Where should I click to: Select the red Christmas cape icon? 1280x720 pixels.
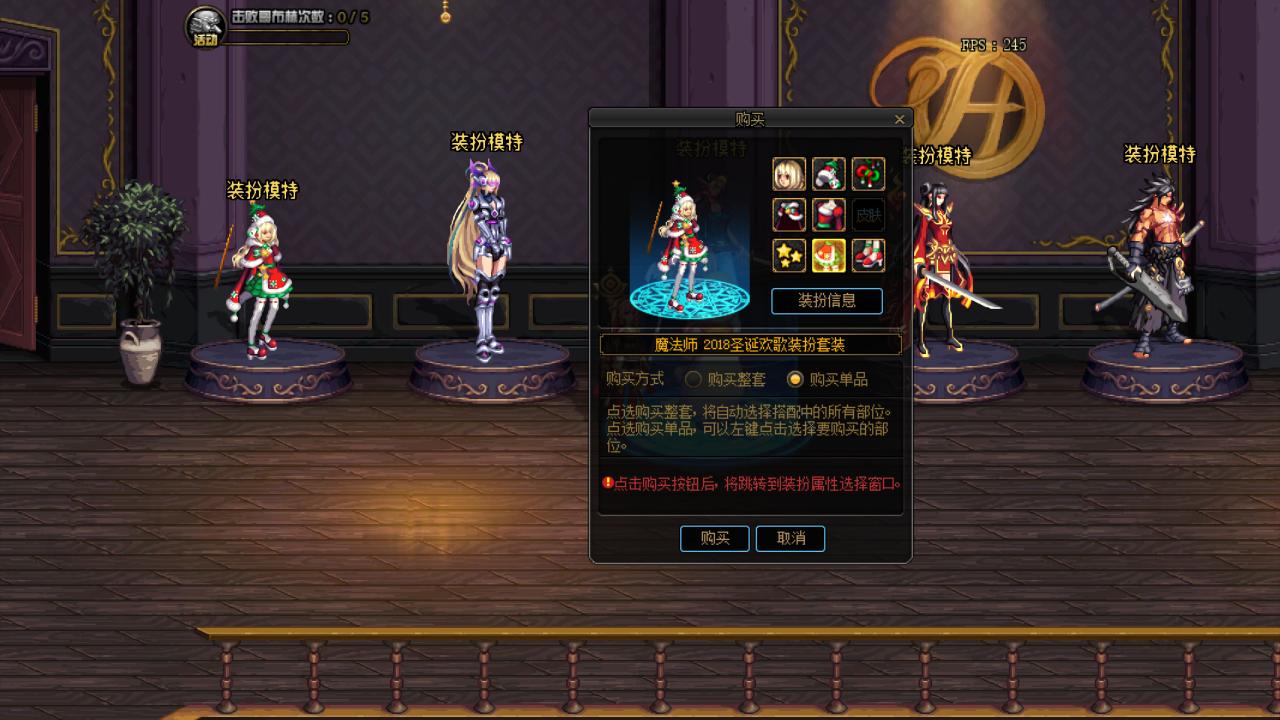(x=789, y=214)
